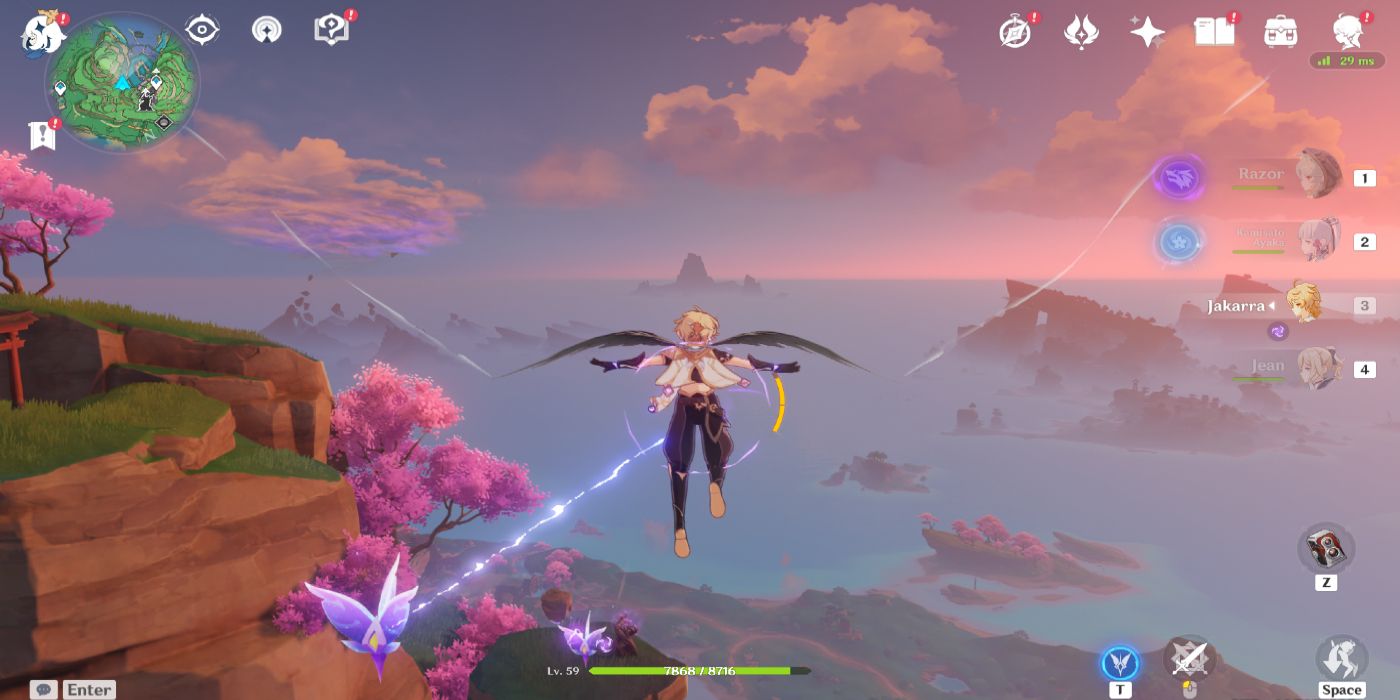The width and height of the screenshot is (1400, 700).
Task: Click the crossed-out attack icon
Action: click(1189, 659)
